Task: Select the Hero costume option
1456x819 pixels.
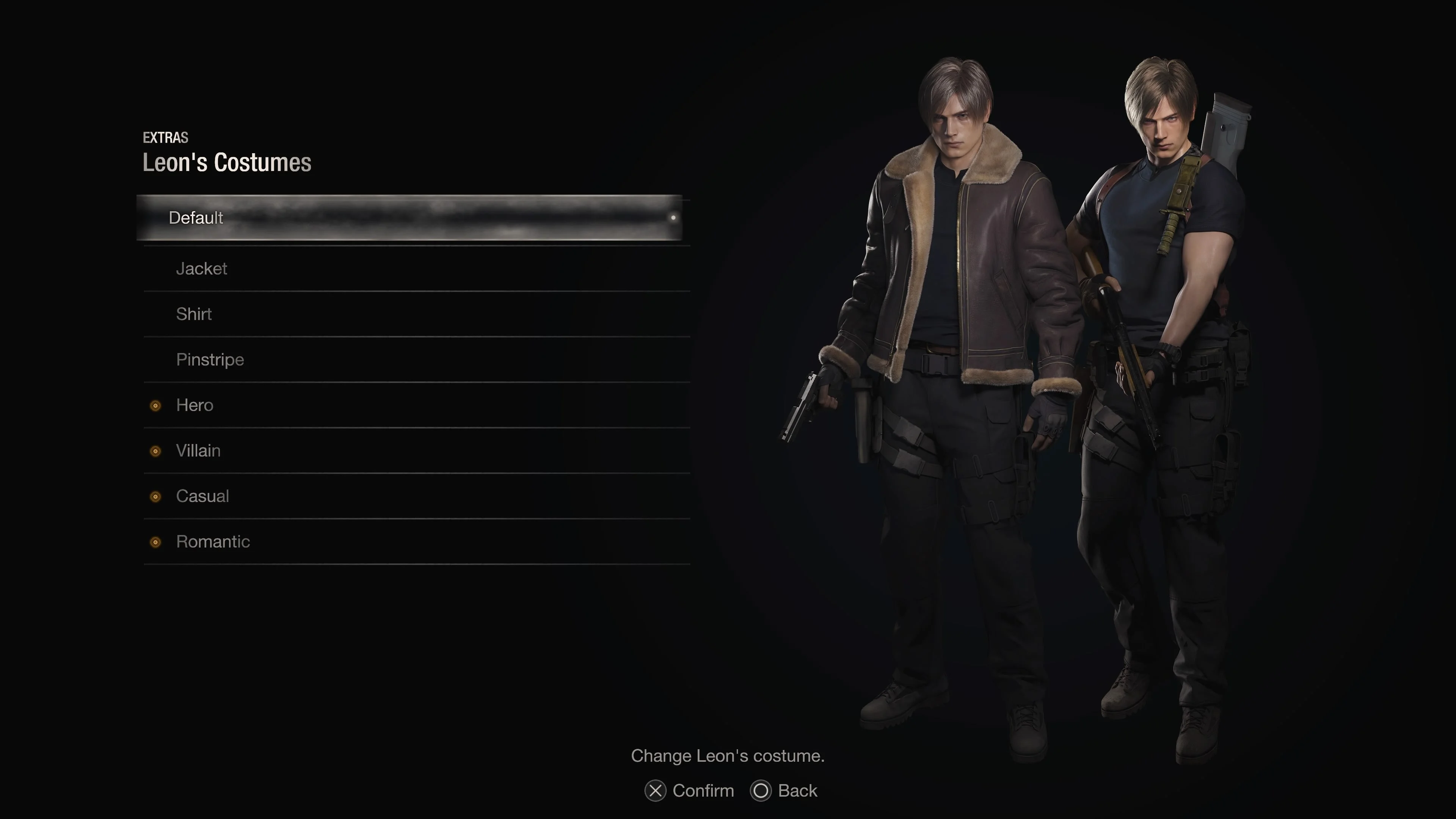Action: click(195, 405)
